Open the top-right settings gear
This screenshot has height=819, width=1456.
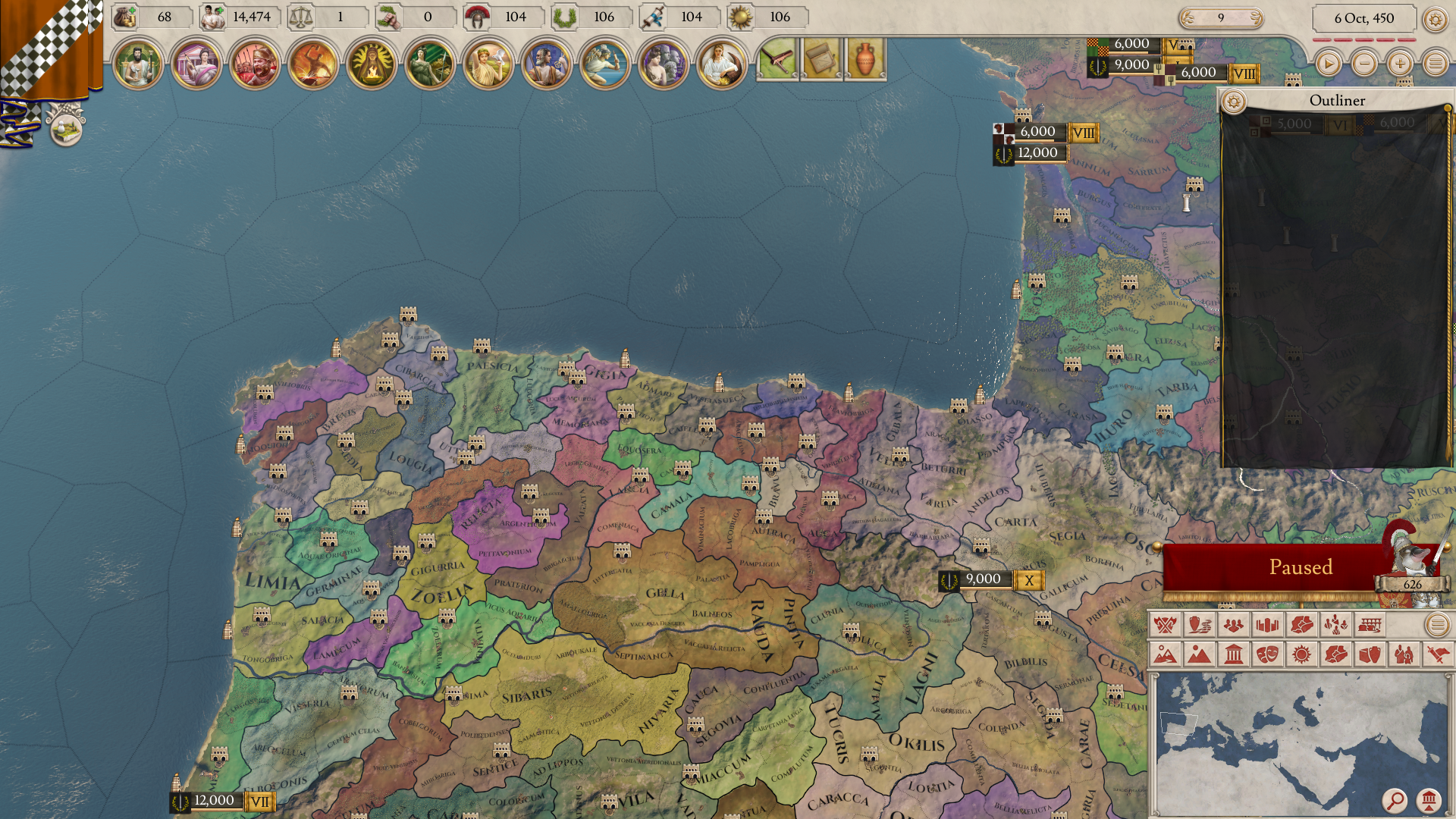tap(1436, 18)
